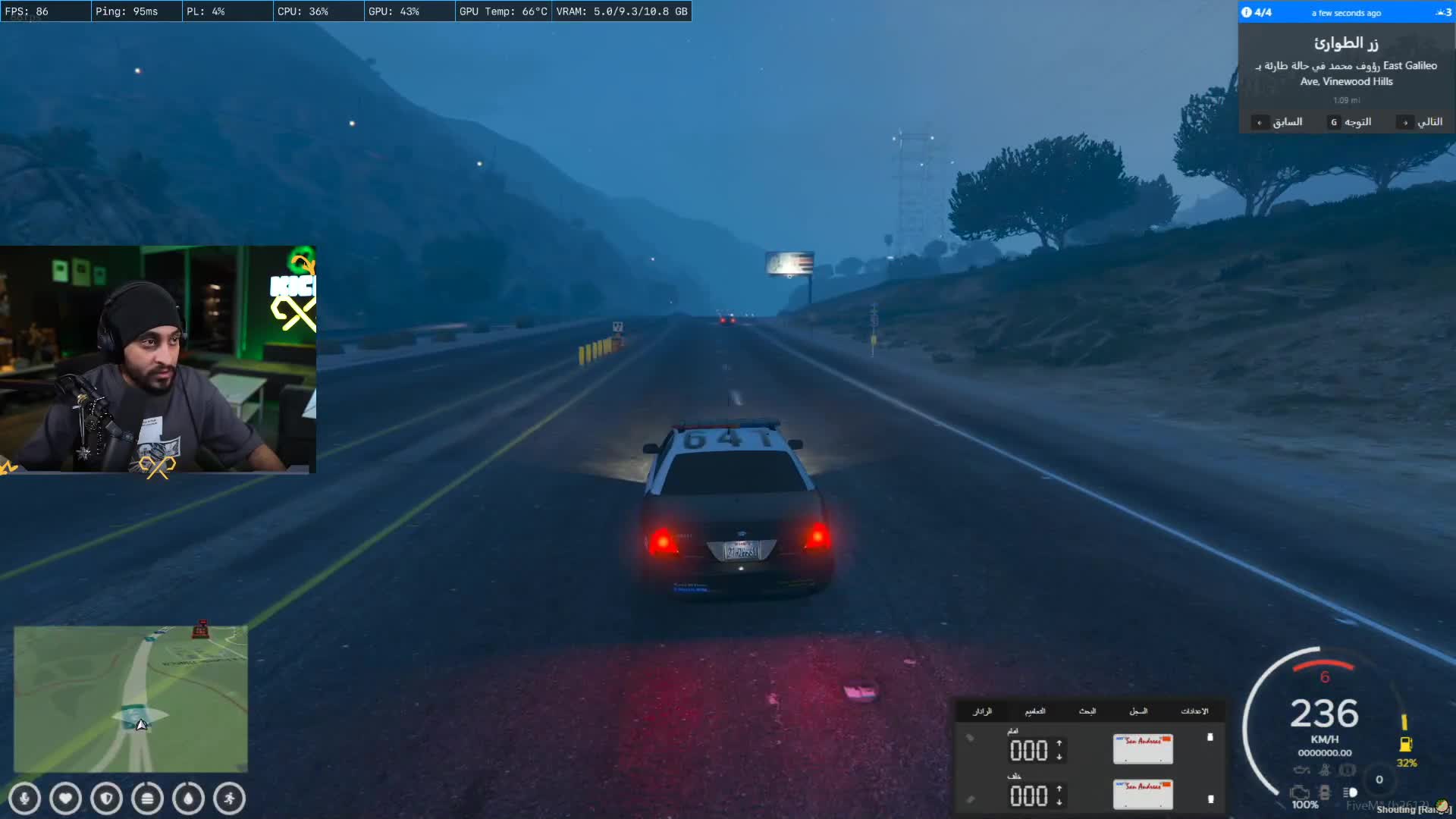The image size is (1456, 819).
Task: Click the water drop thirst status icon
Action: pos(189,799)
